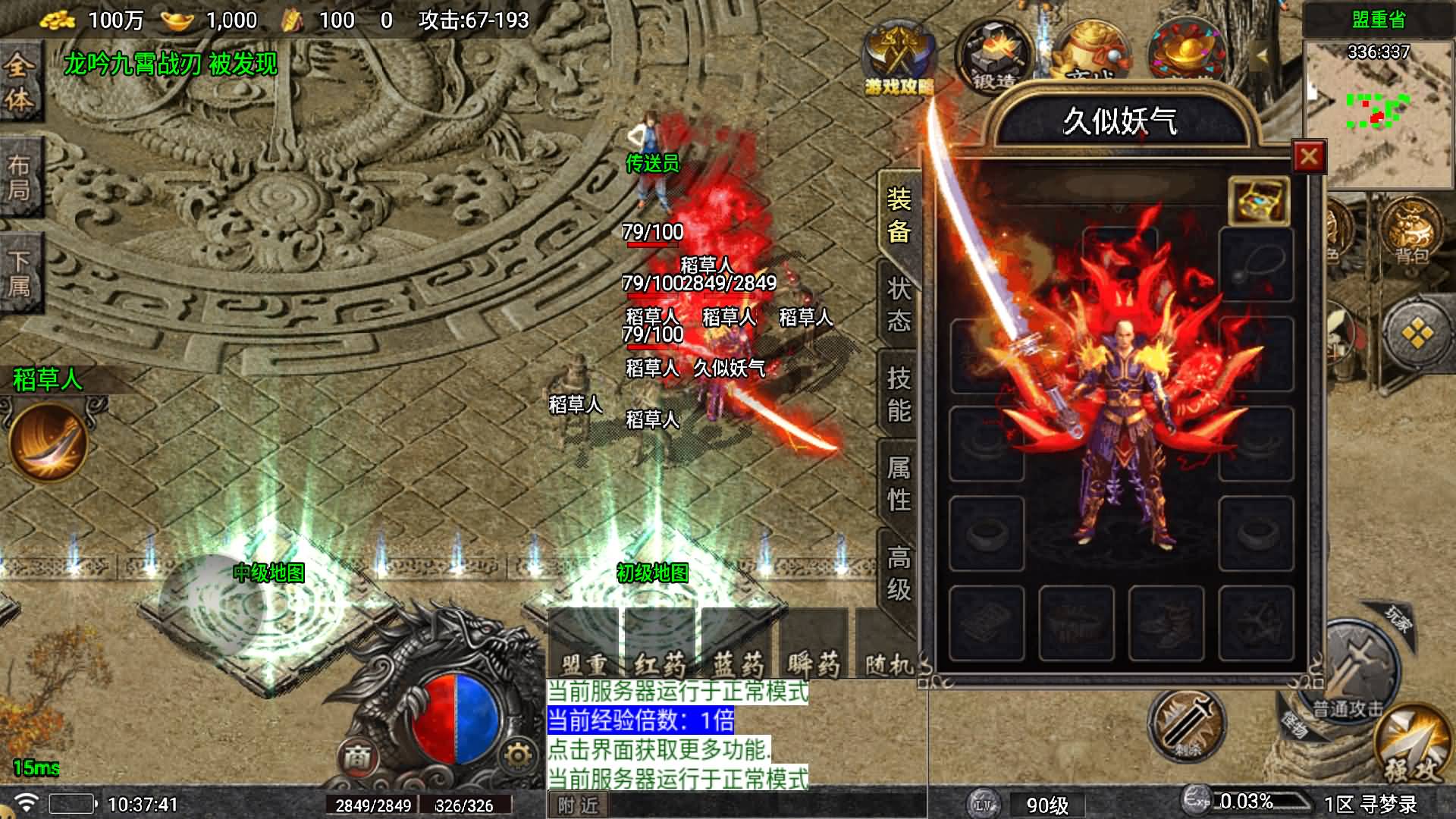Use the 红药 red potion quick slot

pos(659,643)
